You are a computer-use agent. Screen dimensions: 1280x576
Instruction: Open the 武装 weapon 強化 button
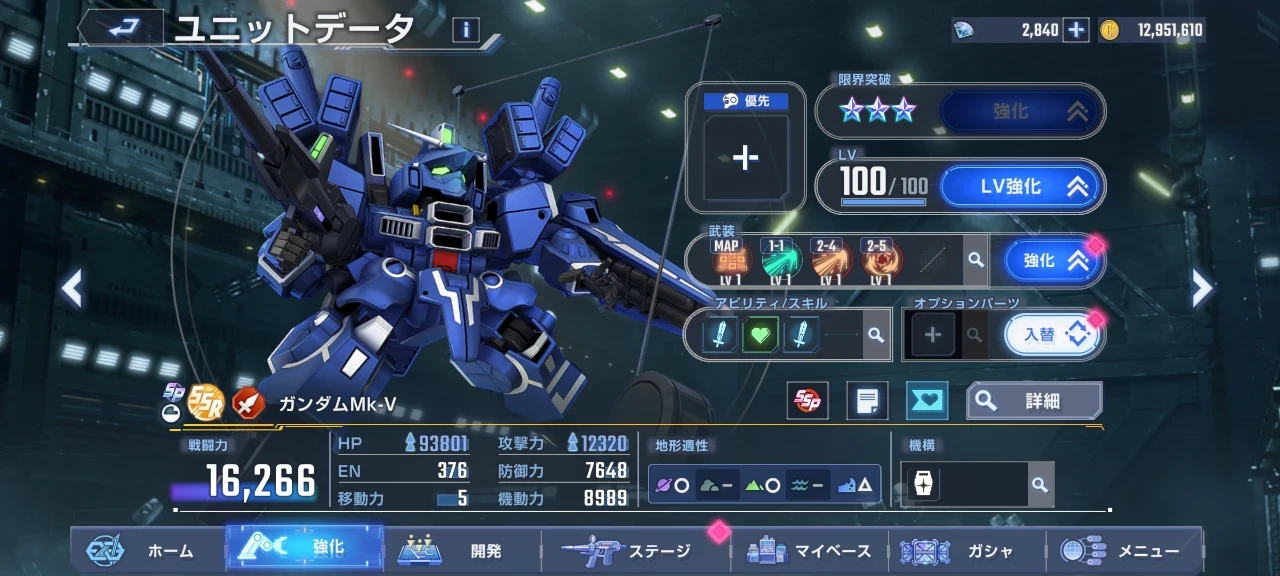tap(1053, 261)
